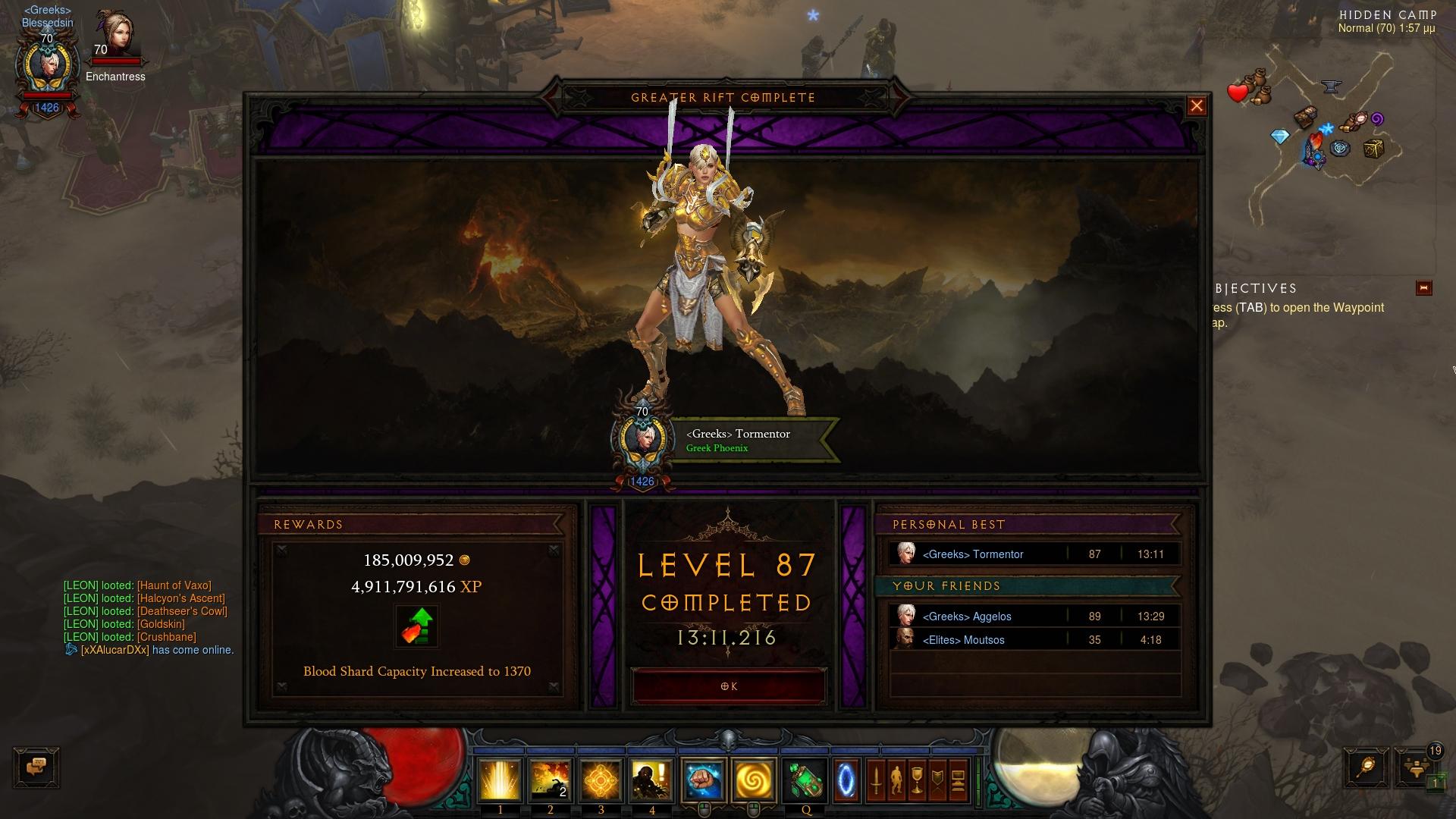Screen dimensions: 1456x819
Task: Use the fiery horse skill in slot 2
Action: click(x=550, y=781)
